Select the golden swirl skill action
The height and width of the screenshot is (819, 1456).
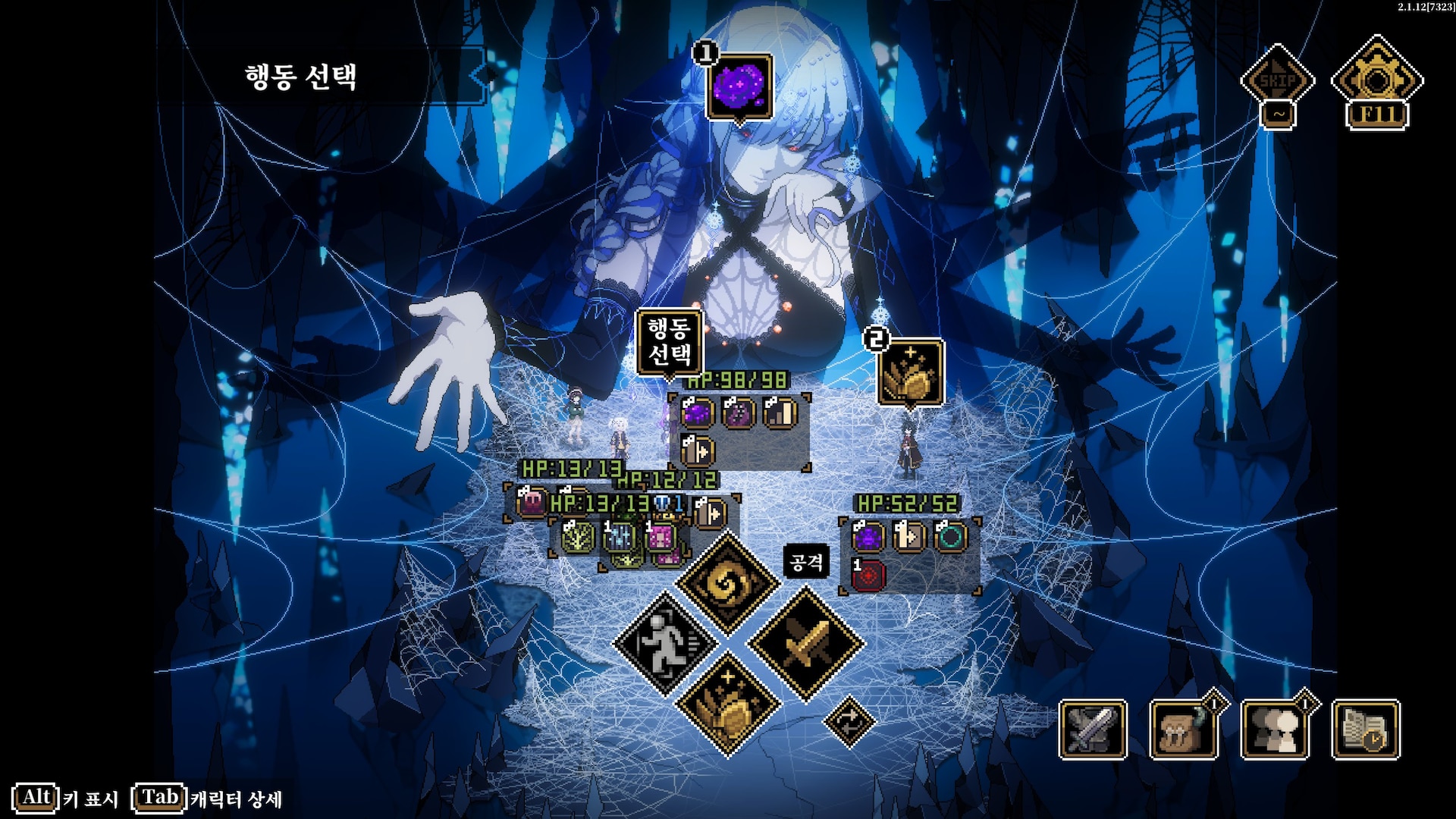point(727,582)
